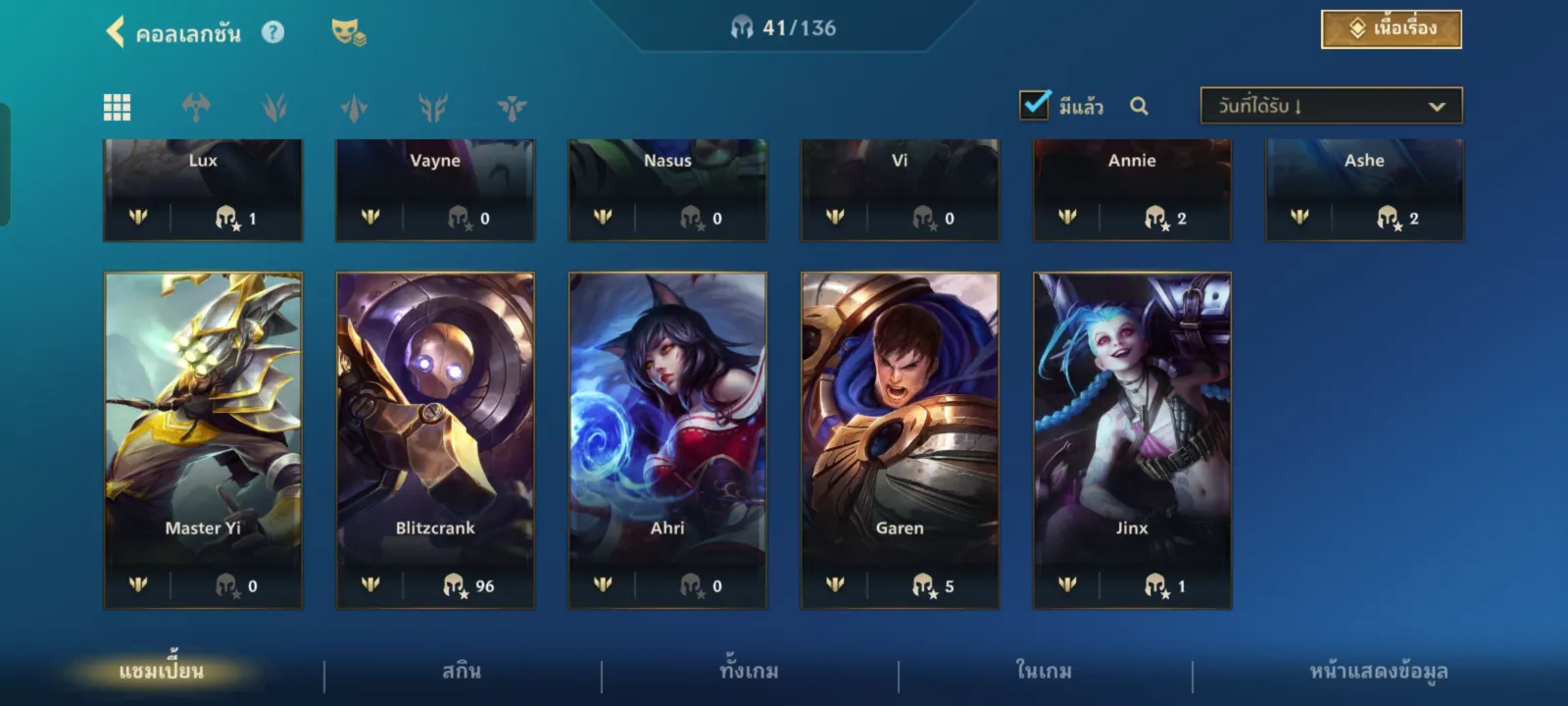Switch to the ในเกม tab
This screenshot has width=1568, height=706.
[x=1044, y=672]
